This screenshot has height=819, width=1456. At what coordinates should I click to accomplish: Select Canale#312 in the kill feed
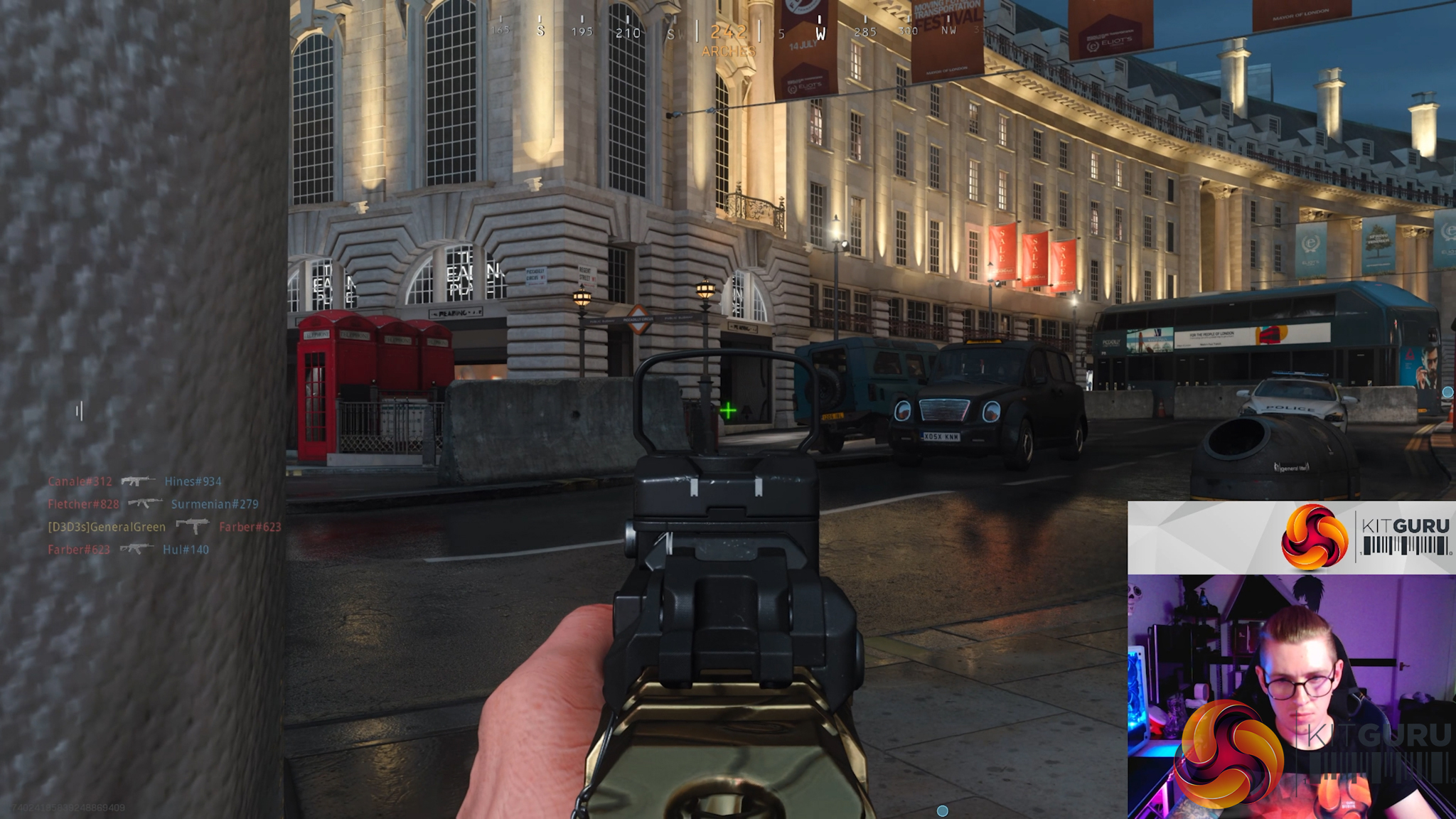80,481
